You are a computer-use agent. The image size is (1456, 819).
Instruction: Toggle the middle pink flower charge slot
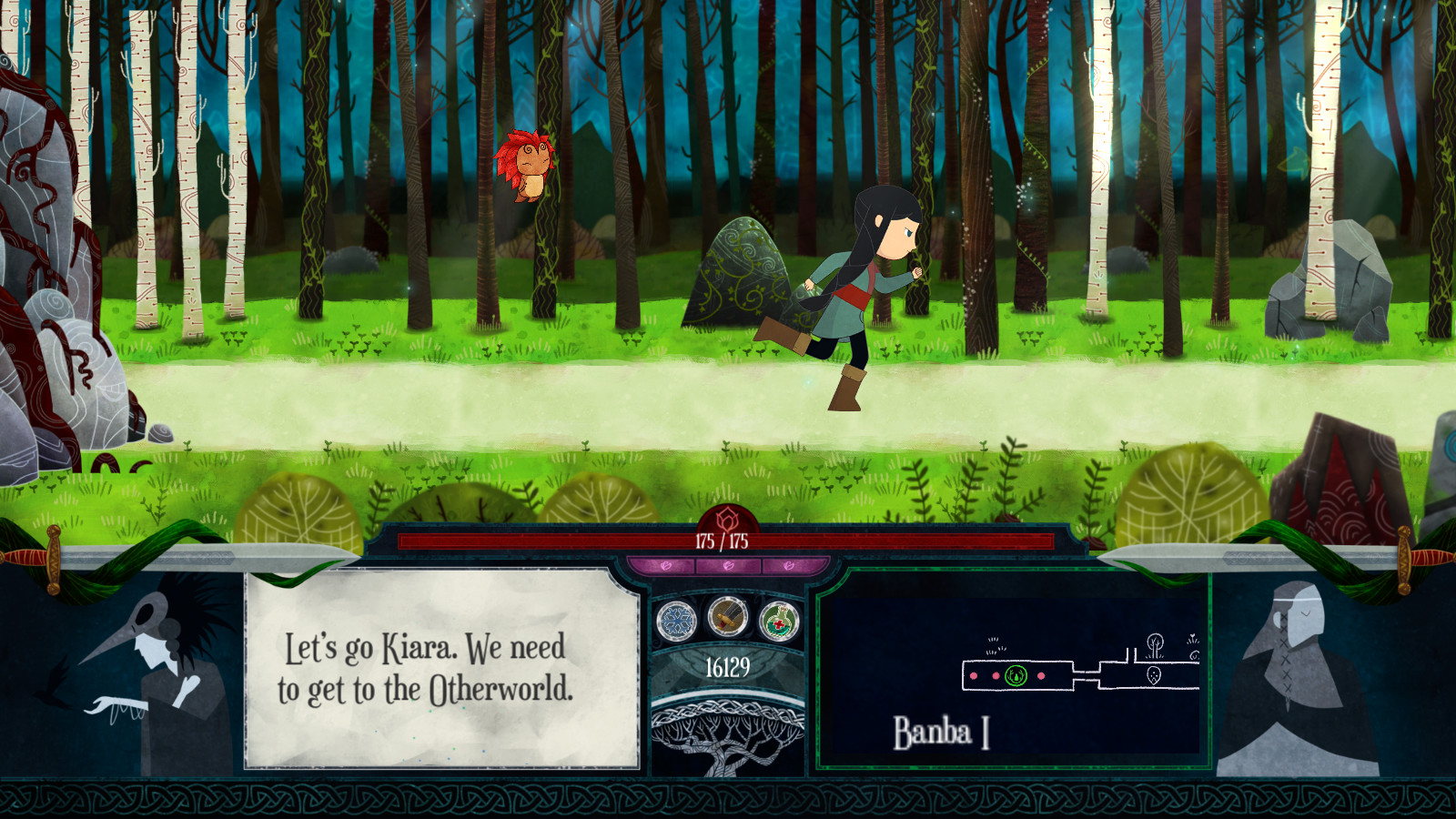point(728,564)
